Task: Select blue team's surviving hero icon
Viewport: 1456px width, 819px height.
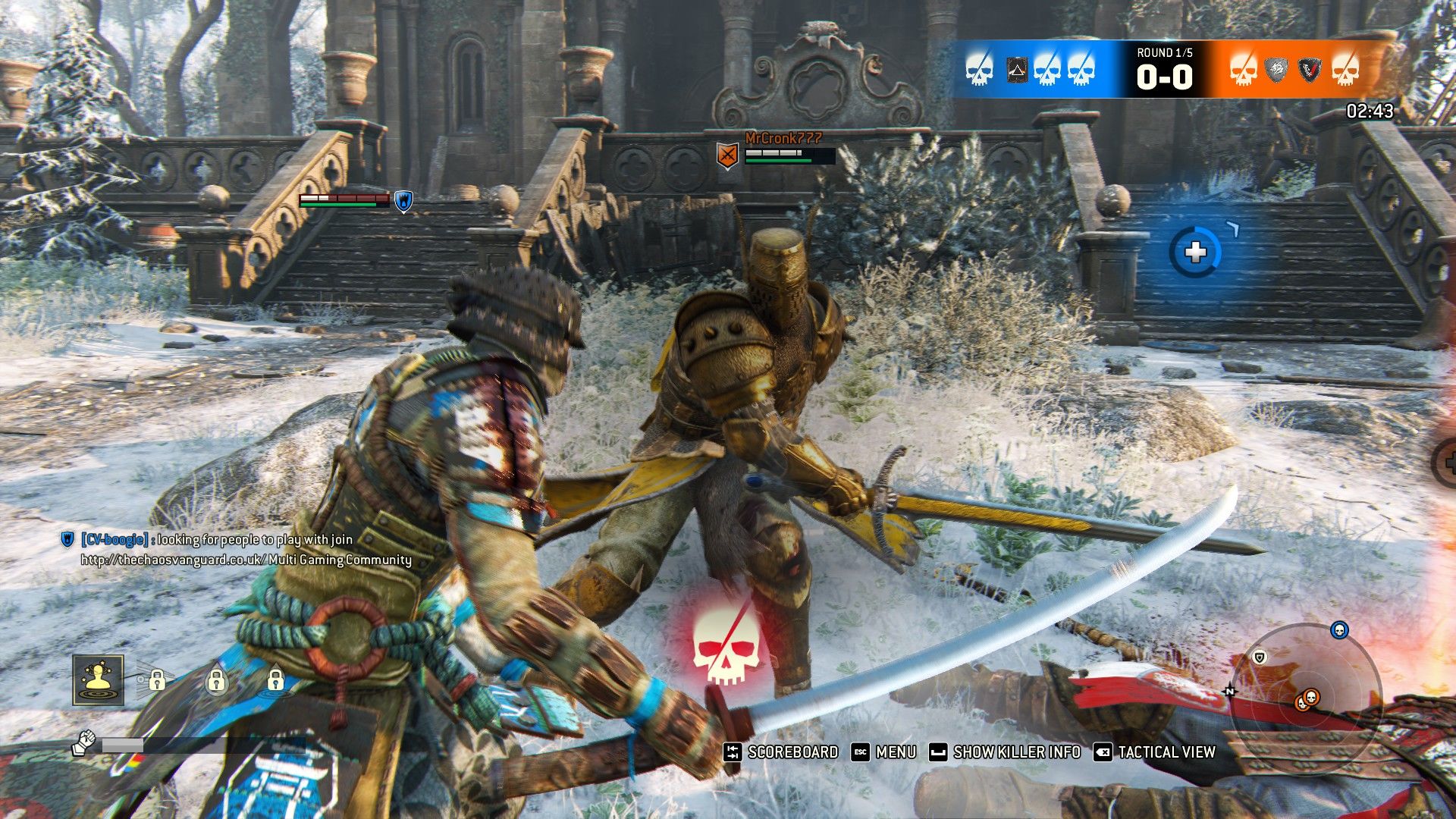Action: 1016,71
